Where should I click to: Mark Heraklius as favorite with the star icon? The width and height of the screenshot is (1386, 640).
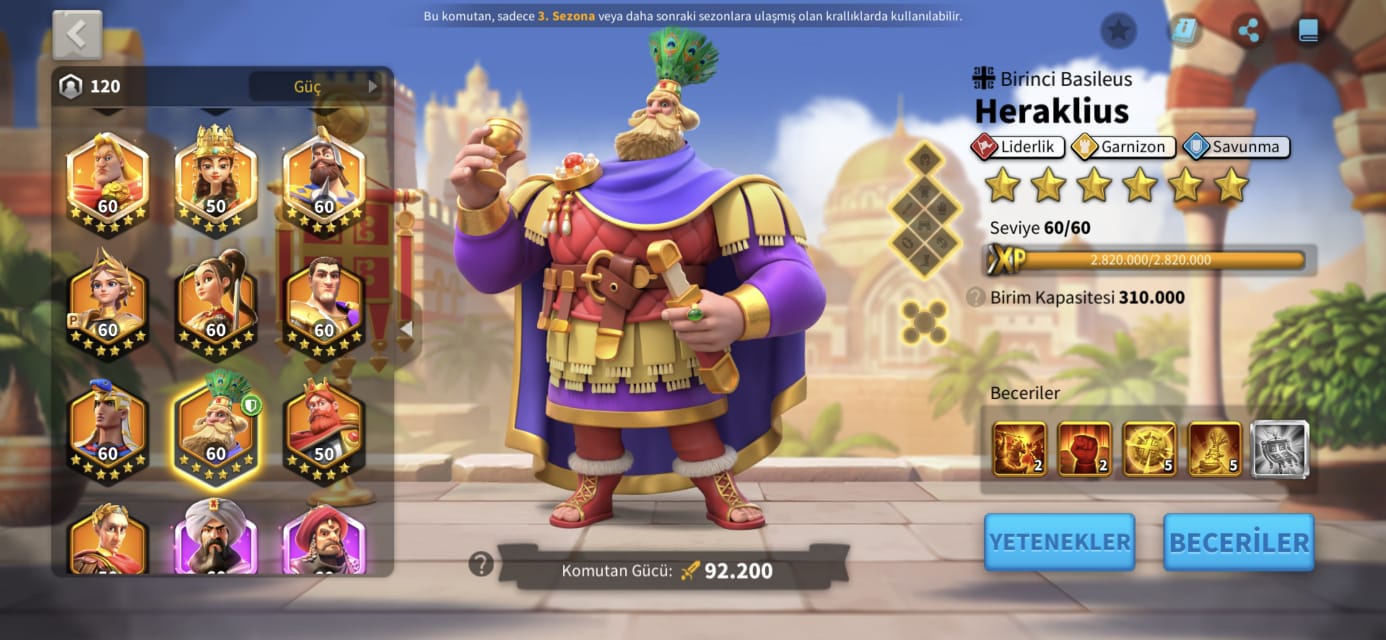[x=1118, y=31]
